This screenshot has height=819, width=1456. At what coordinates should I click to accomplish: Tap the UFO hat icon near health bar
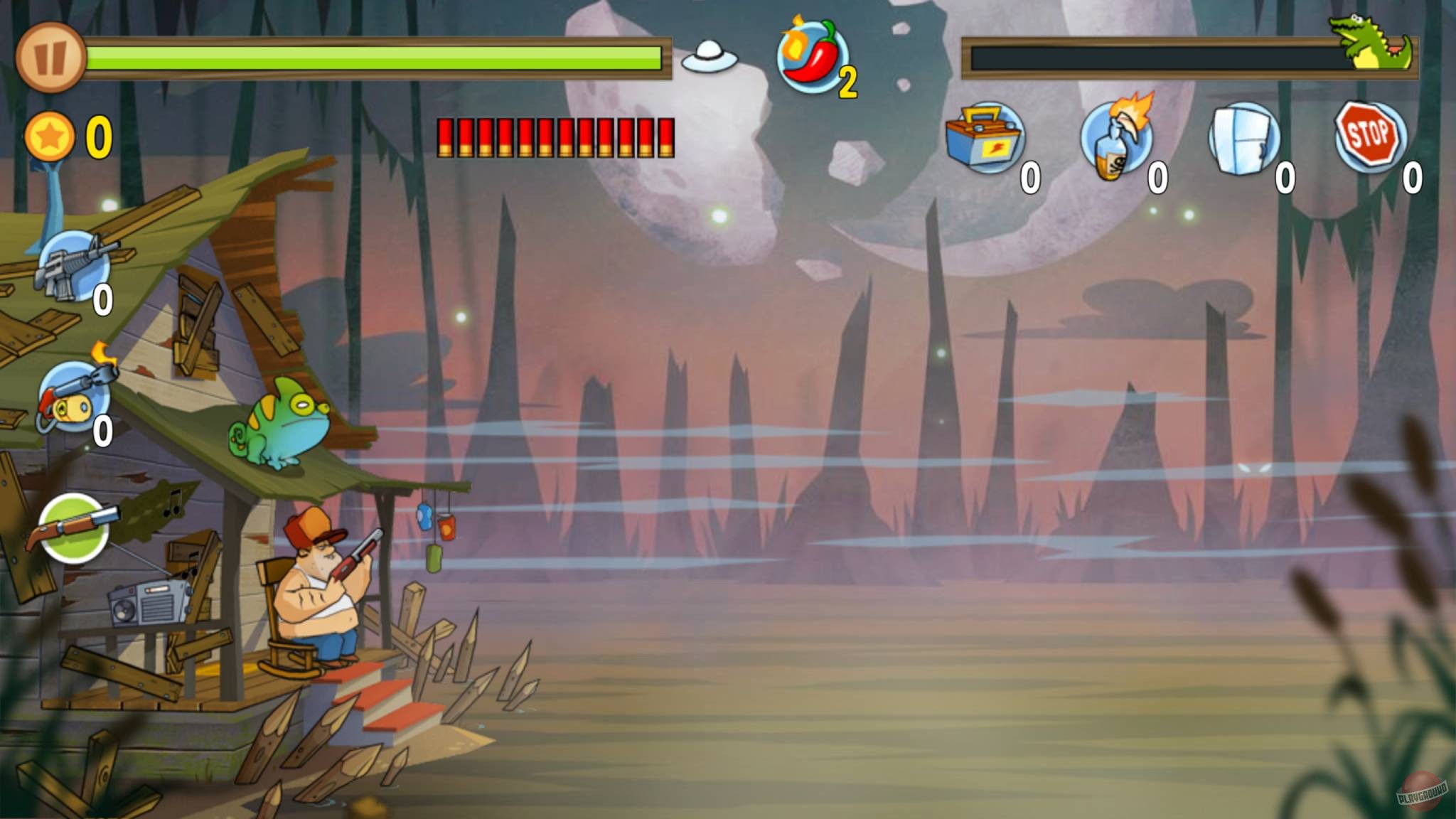pos(709,57)
